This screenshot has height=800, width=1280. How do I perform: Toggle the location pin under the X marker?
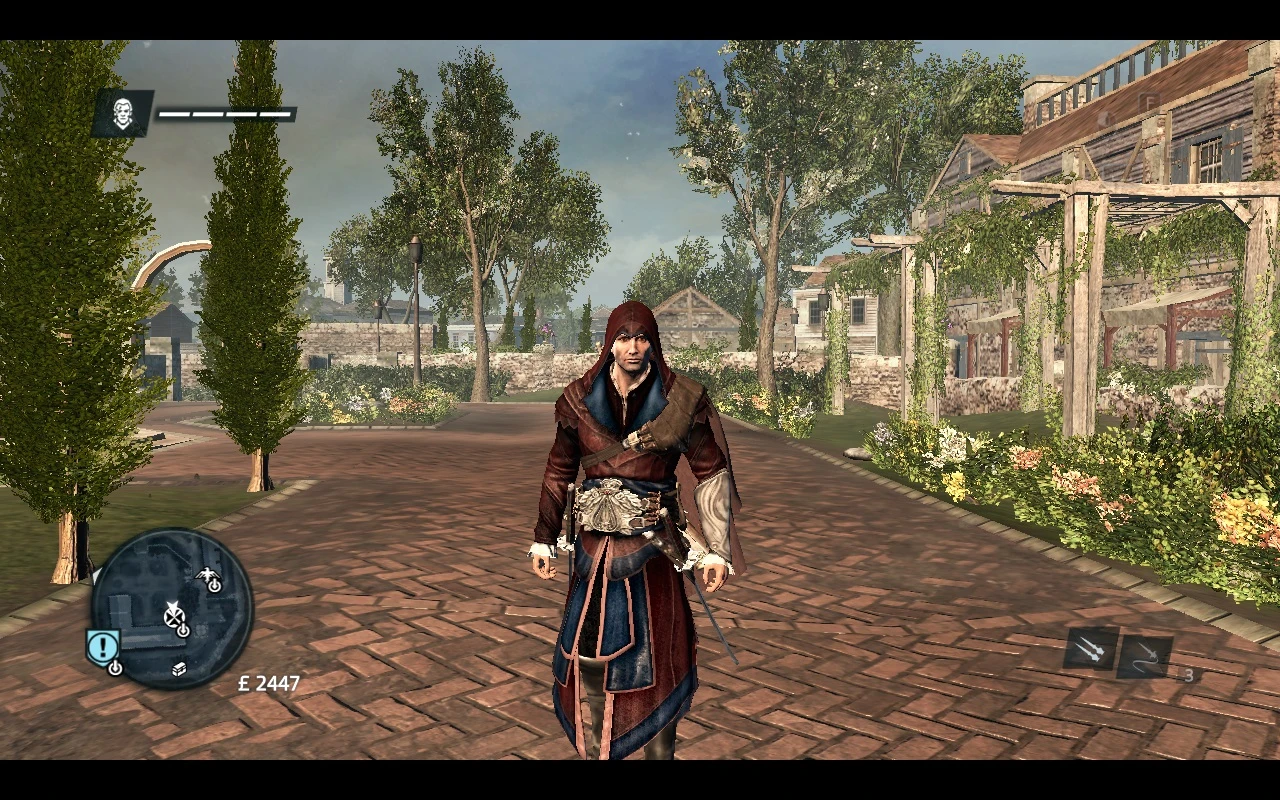(x=182, y=630)
